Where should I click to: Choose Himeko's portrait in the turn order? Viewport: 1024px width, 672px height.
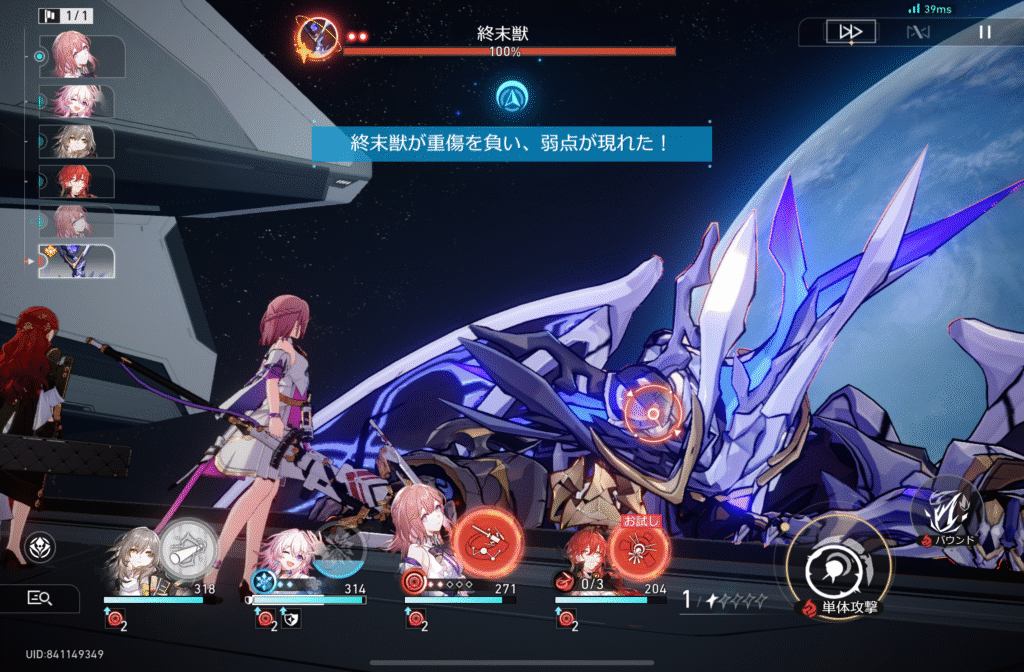76,181
